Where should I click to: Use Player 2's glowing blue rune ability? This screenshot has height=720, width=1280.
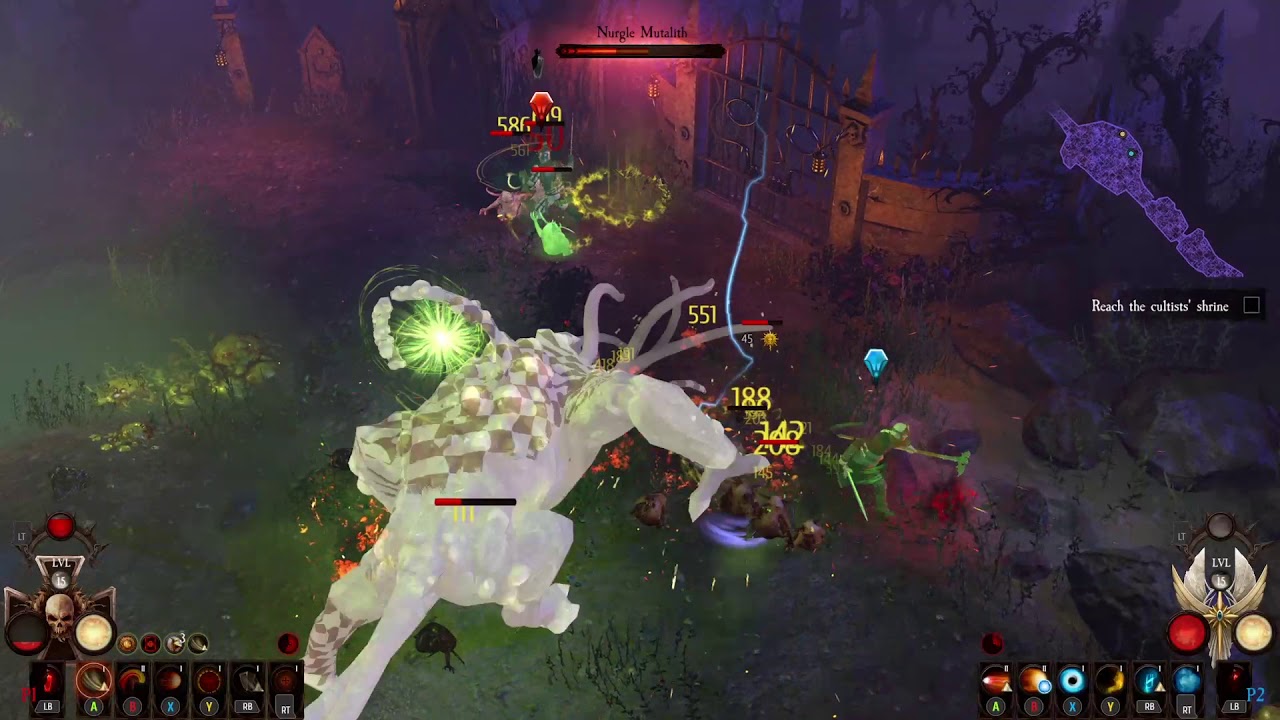[1149, 682]
